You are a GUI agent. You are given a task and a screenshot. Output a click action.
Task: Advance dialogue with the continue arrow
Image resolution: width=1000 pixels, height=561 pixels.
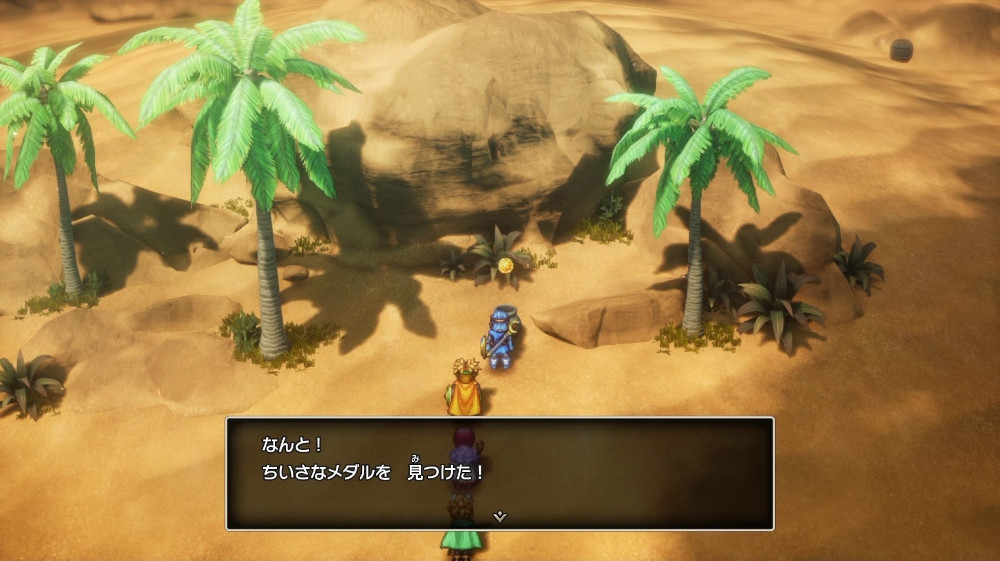(499, 517)
